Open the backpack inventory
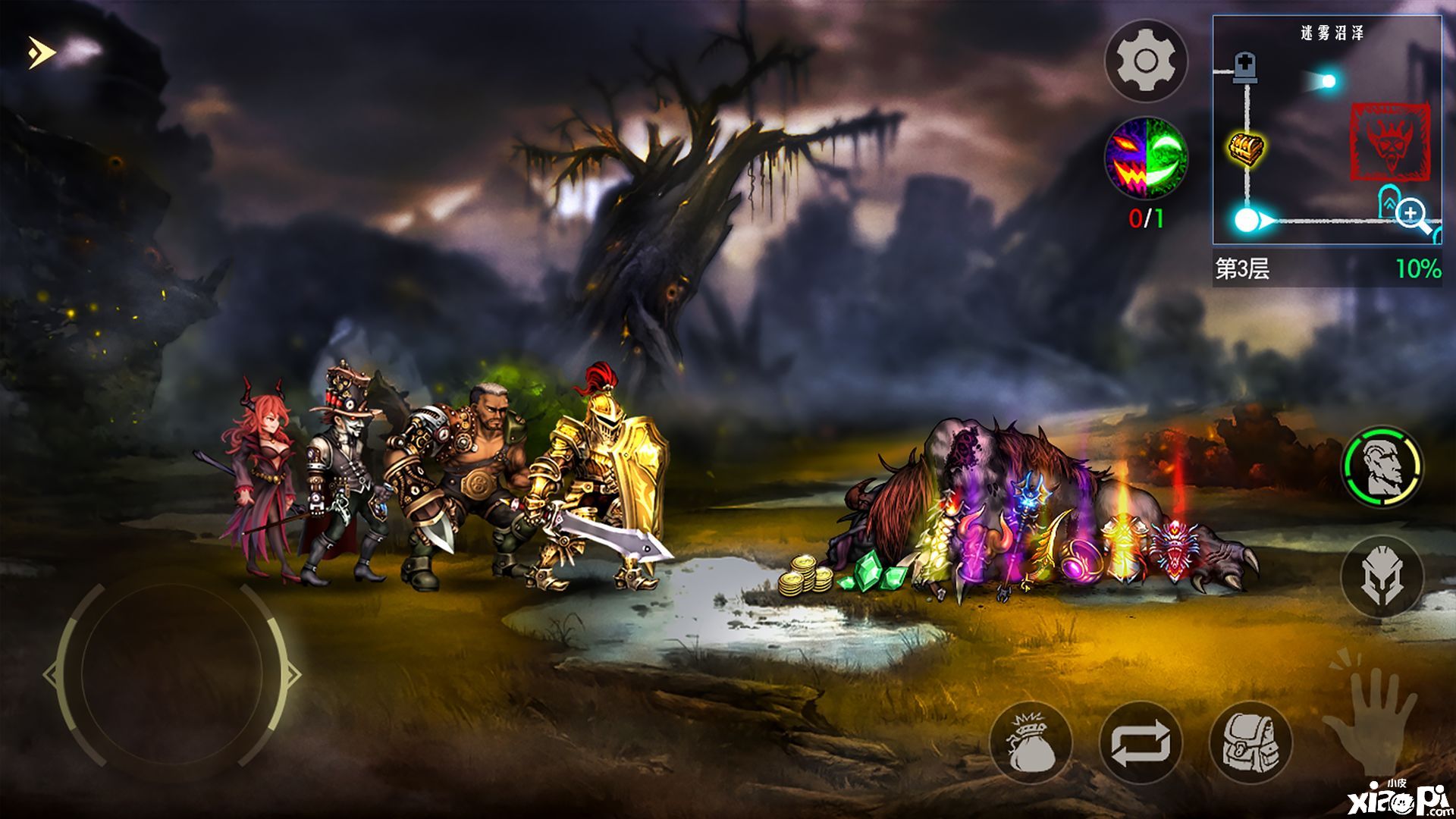 1250,742
